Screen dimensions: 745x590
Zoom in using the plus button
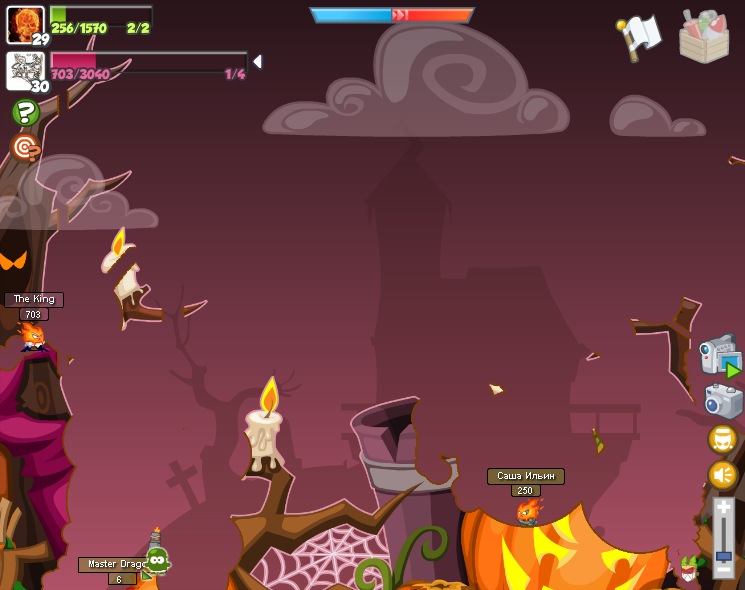tap(723, 508)
